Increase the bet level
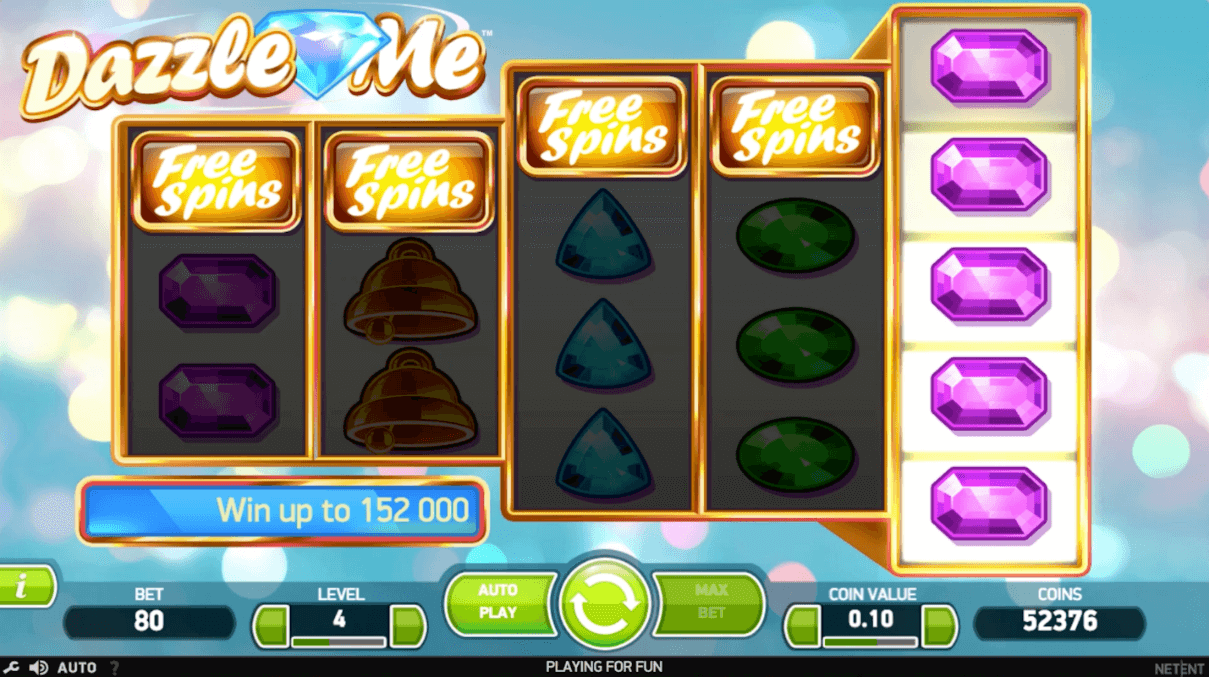This screenshot has height=677, width=1209. tap(408, 626)
